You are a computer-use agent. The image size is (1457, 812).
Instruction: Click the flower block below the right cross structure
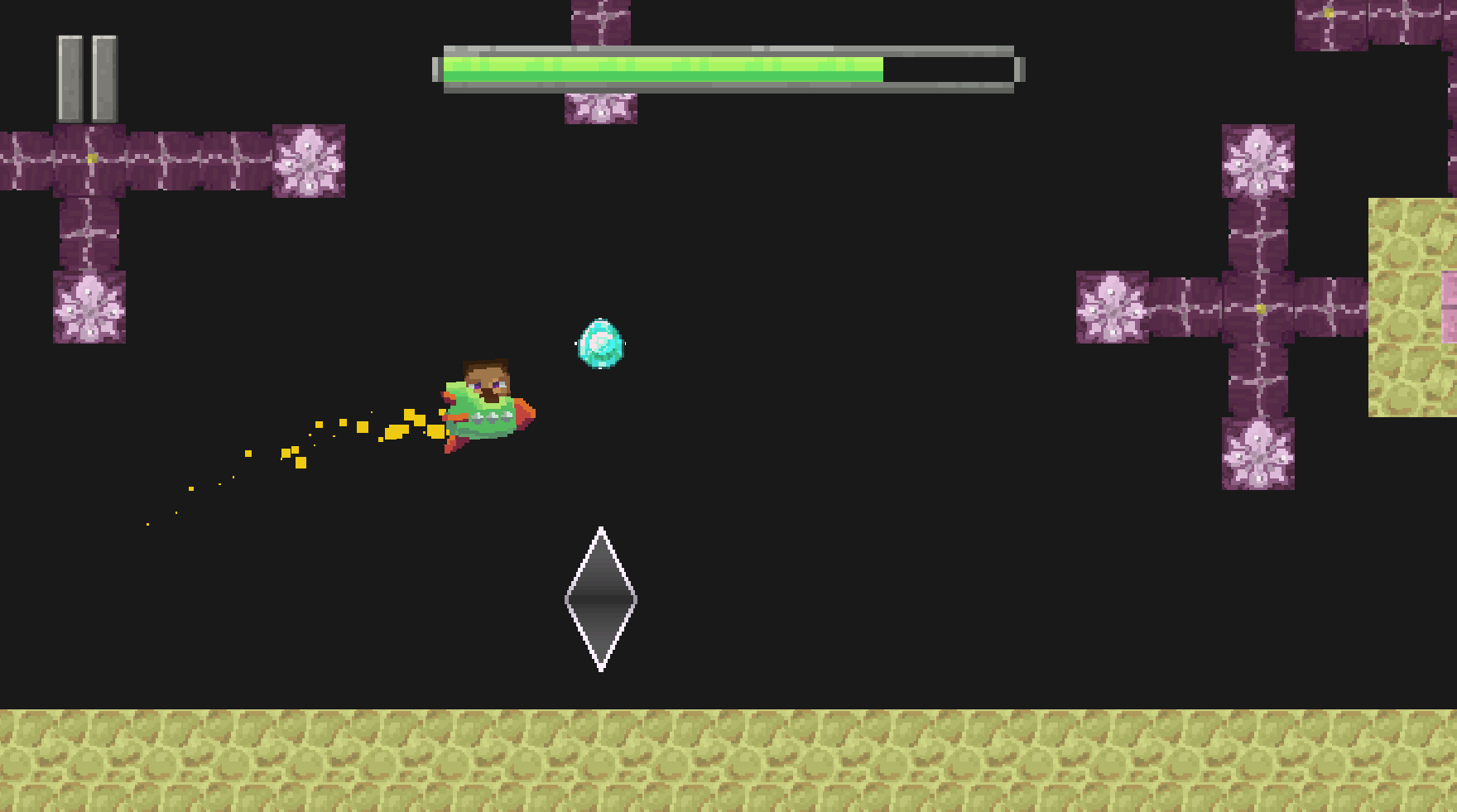pos(1260,451)
